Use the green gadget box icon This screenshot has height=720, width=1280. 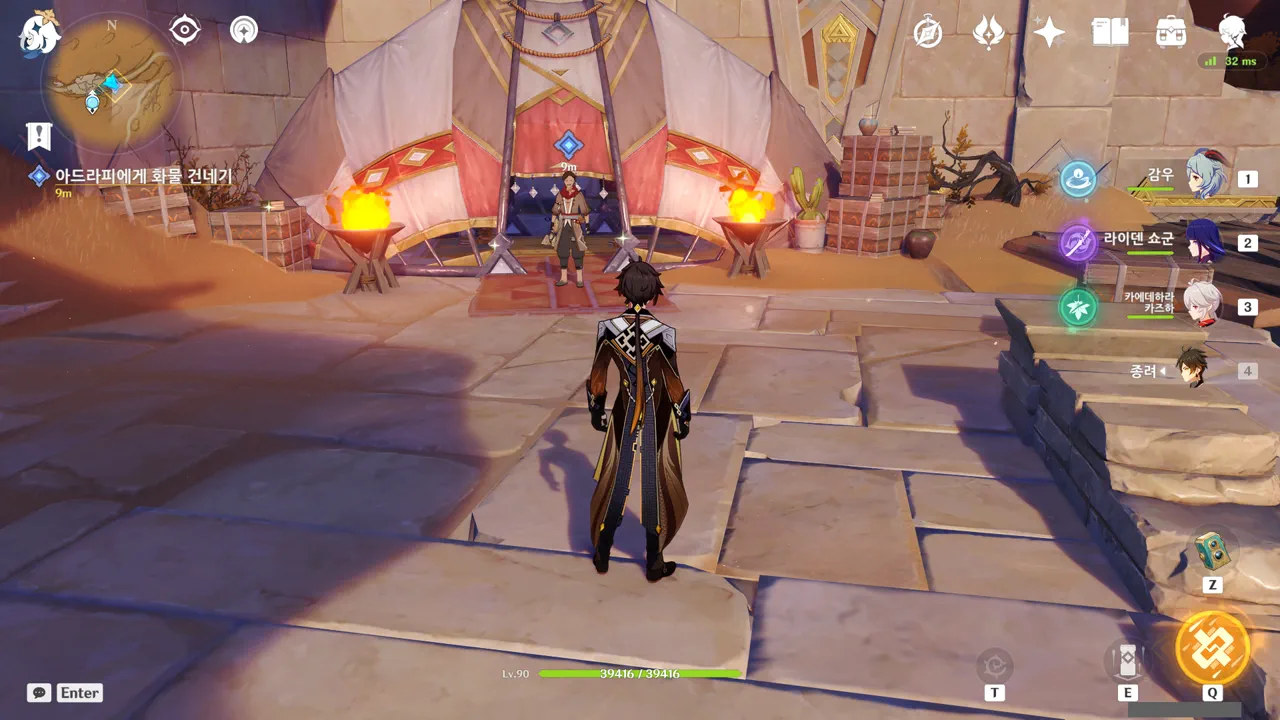[1212, 549]
